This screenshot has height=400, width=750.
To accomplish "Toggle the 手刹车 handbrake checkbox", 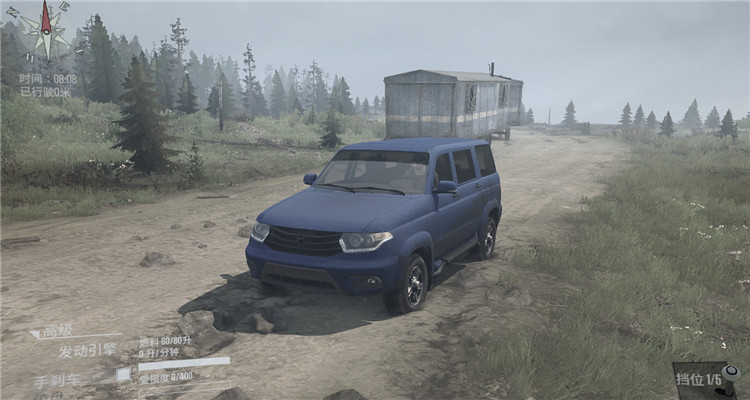I will 123,375.
